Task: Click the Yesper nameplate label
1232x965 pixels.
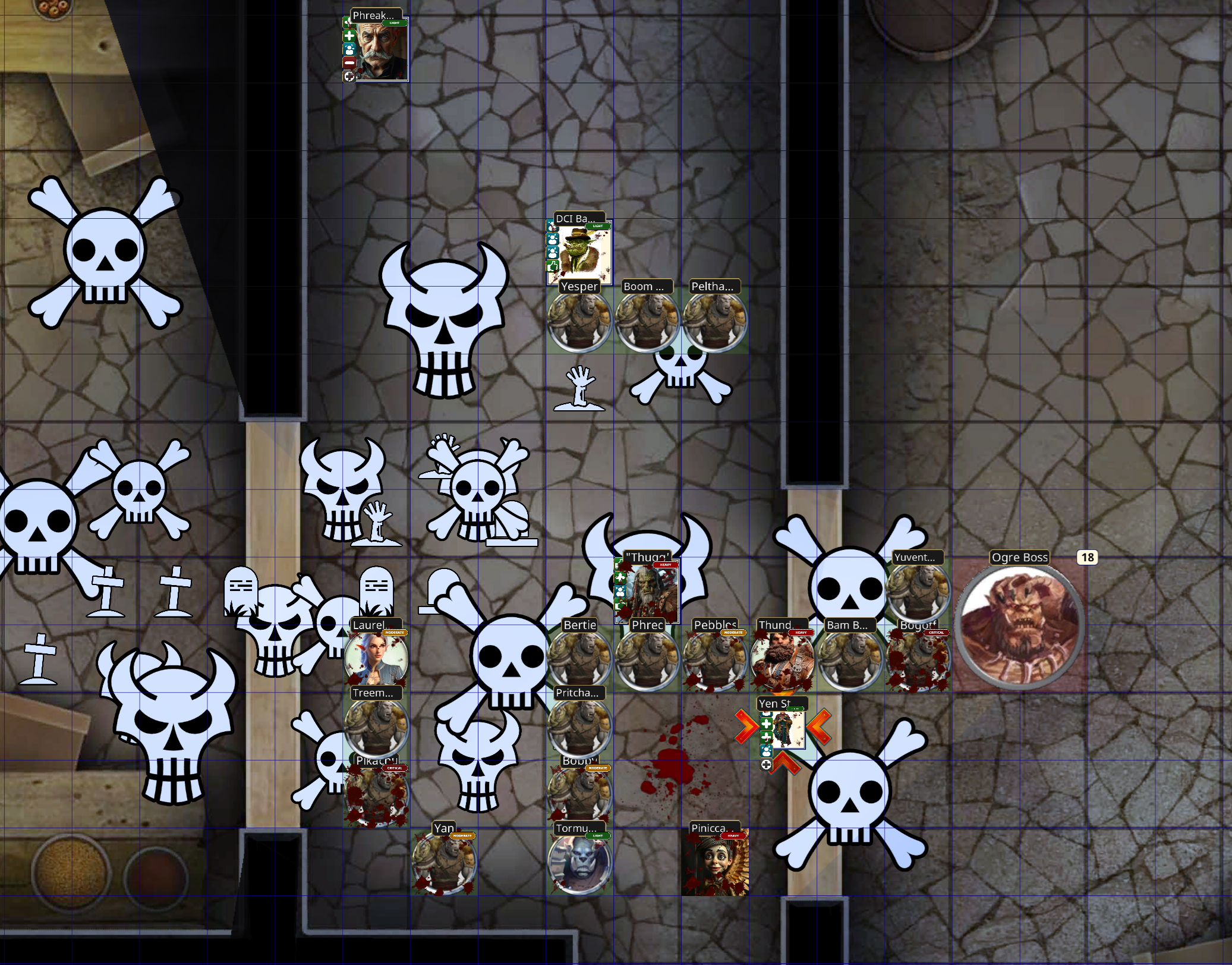Action: 580,288
